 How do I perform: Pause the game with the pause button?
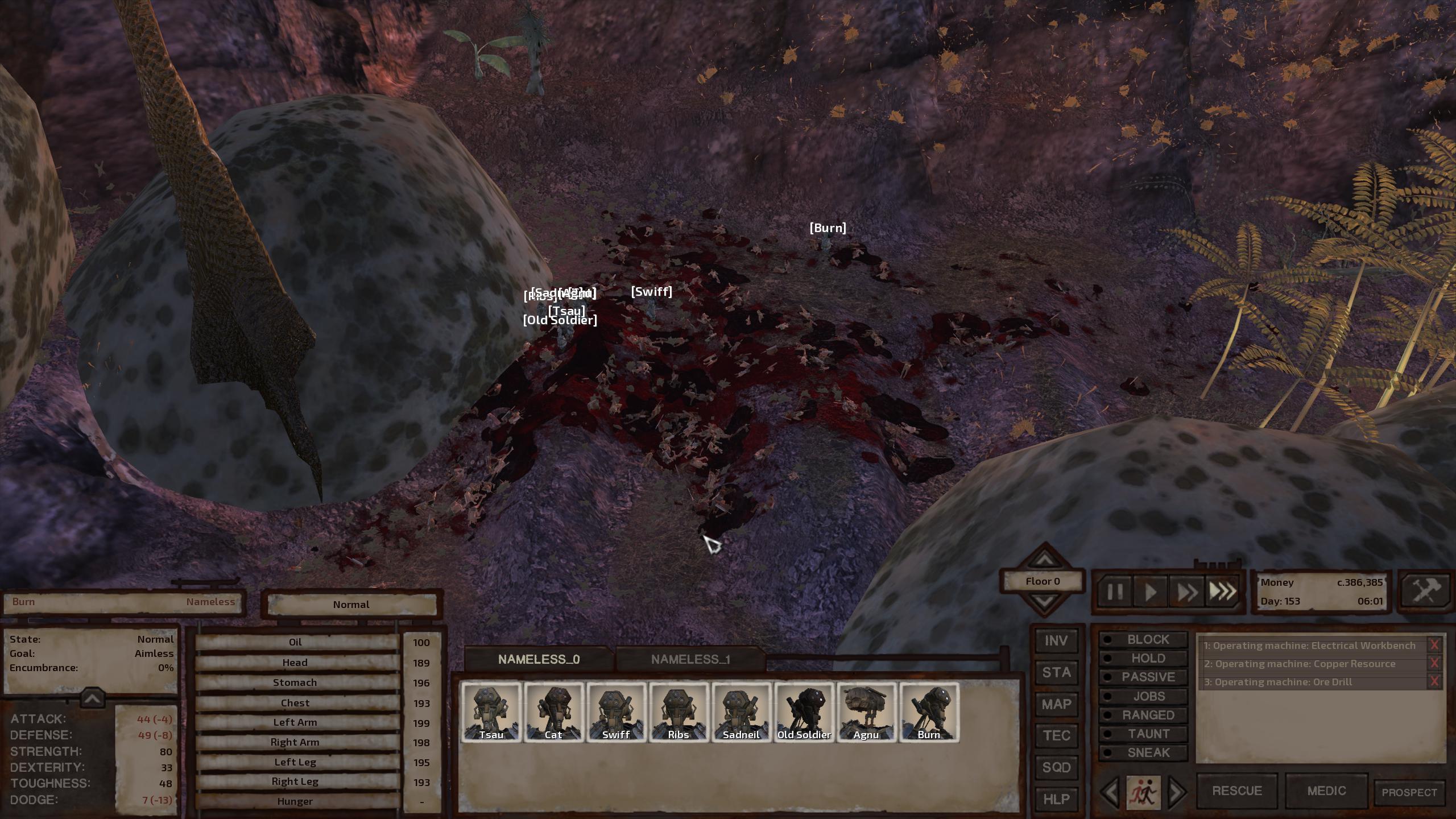(x=1114, y=590)
